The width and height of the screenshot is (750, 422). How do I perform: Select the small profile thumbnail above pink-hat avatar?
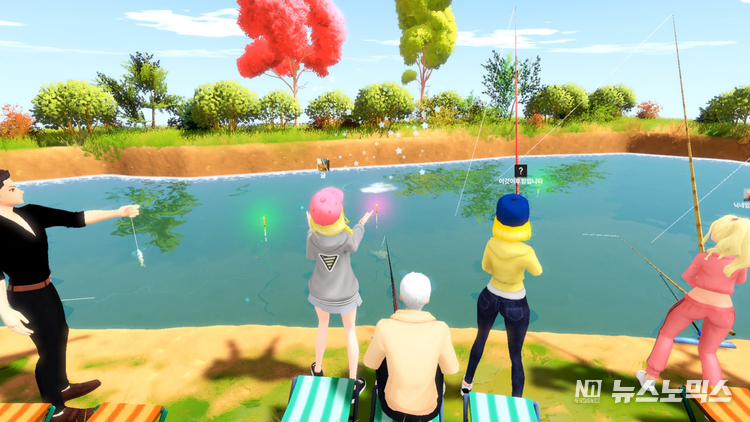[x=323, y=164]
